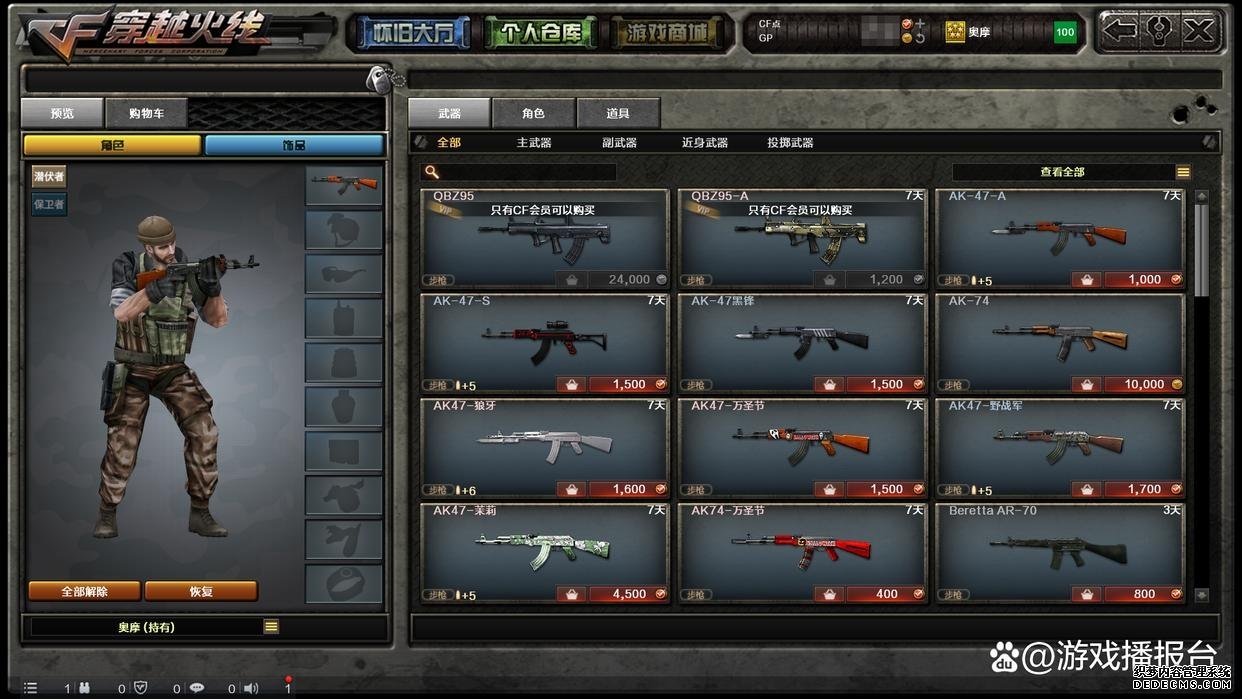Filter by 近身武器 melee weapons
Image resolution: width=1242 pixels, height=699 pixels.
704,143
